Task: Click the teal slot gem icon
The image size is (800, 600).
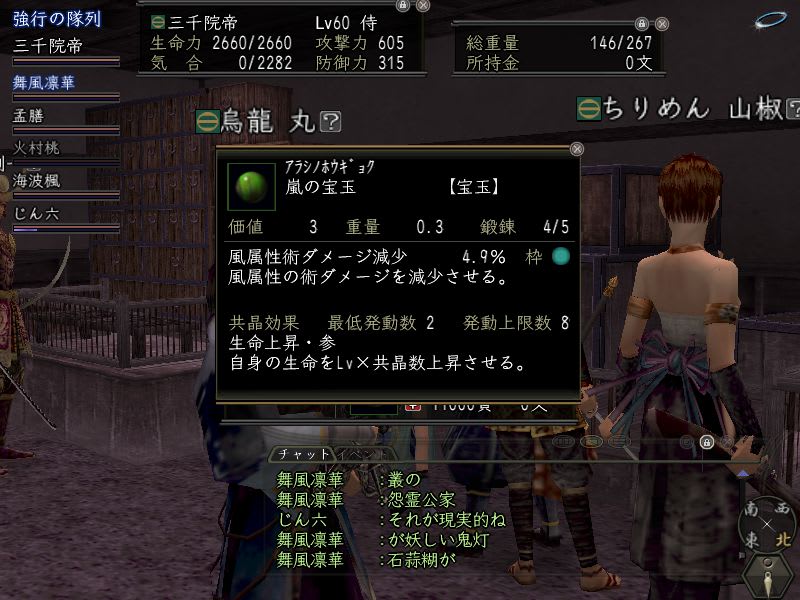Action: (x=561, y=256)
